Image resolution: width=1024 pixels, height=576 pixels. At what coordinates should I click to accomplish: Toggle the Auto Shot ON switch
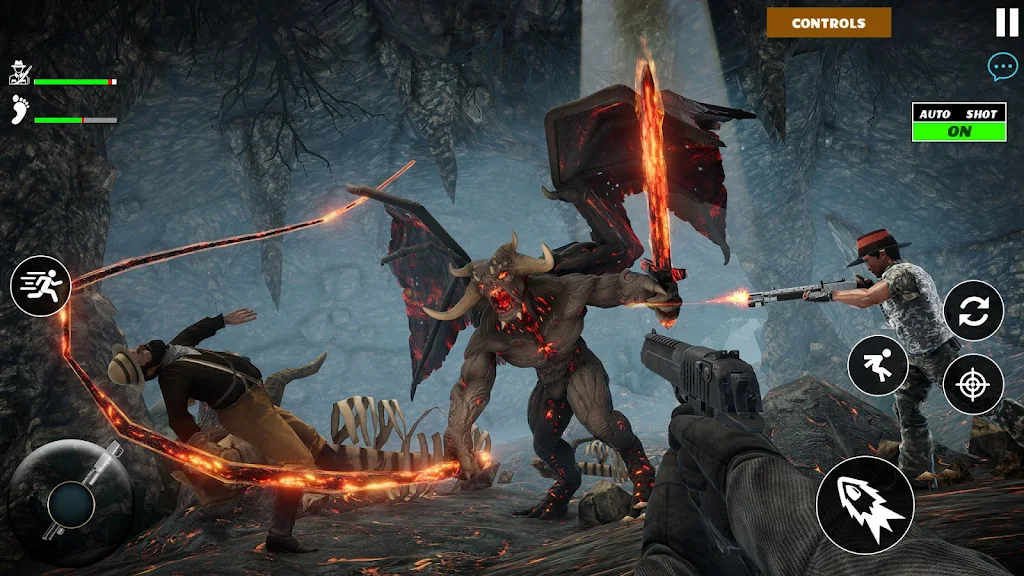coord(959,130)
